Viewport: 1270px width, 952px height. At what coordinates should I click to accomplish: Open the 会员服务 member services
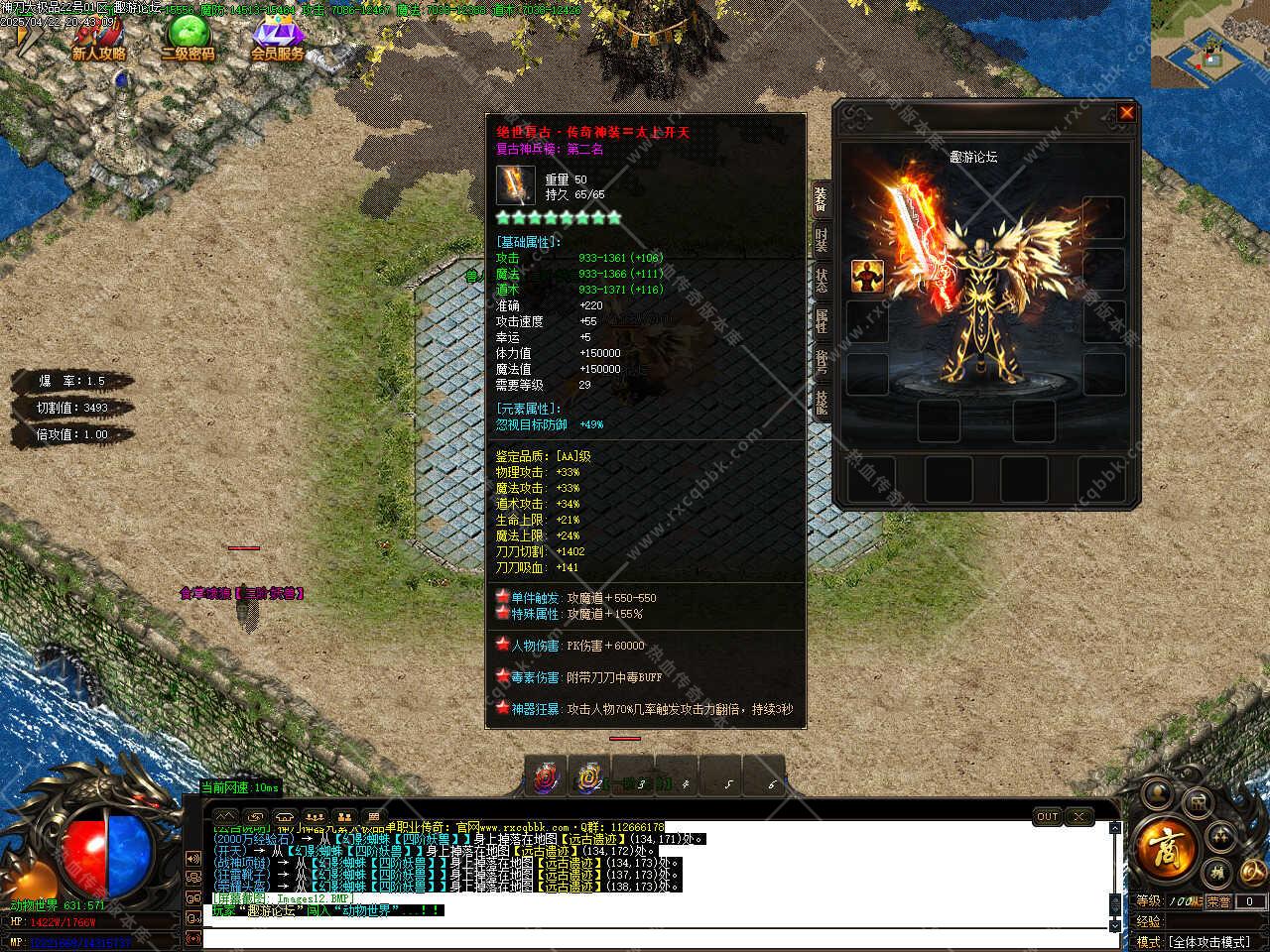278,40
